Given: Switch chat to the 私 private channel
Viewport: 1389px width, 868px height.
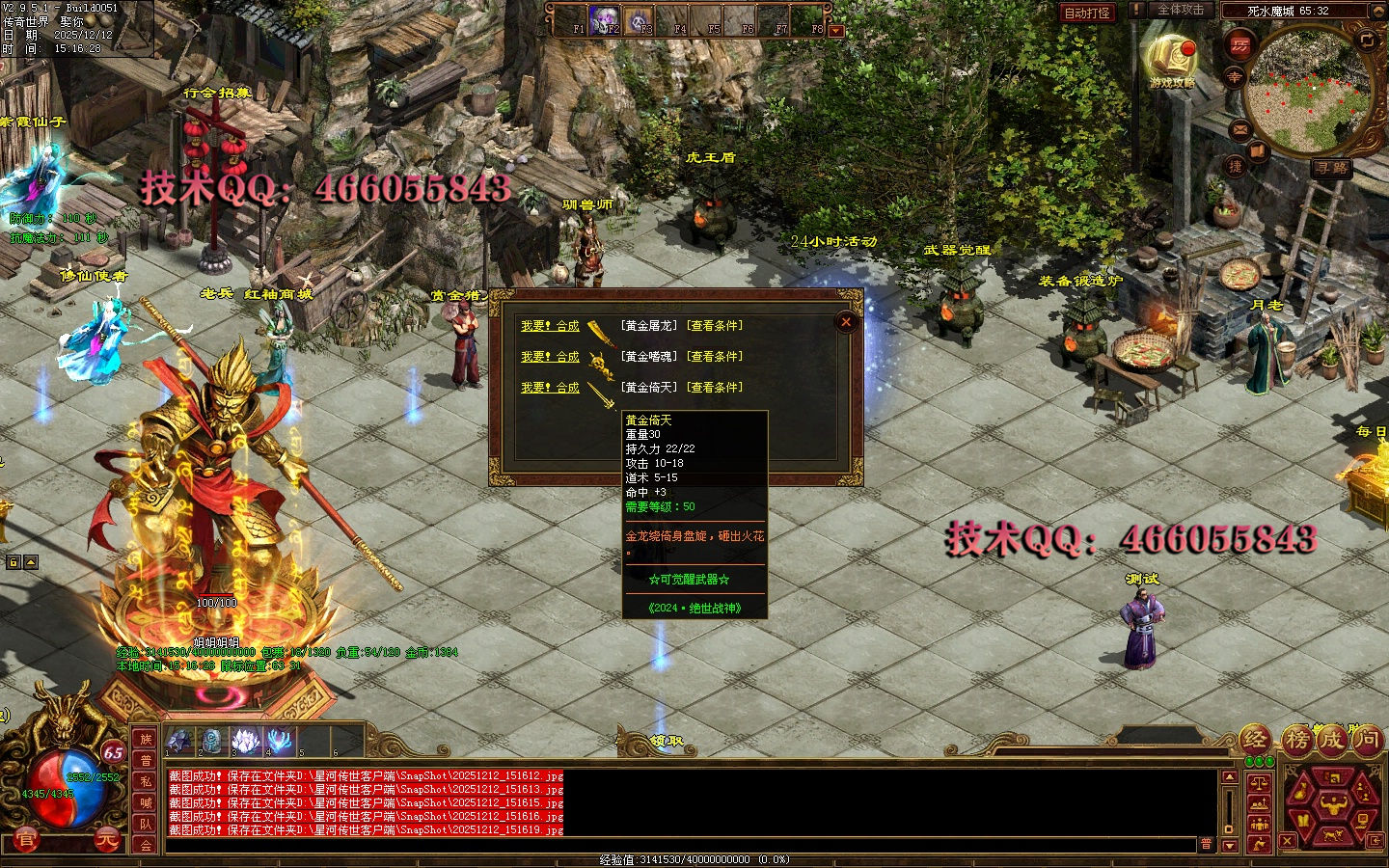Looking at the screenshot, I should (x=146, y=781).
